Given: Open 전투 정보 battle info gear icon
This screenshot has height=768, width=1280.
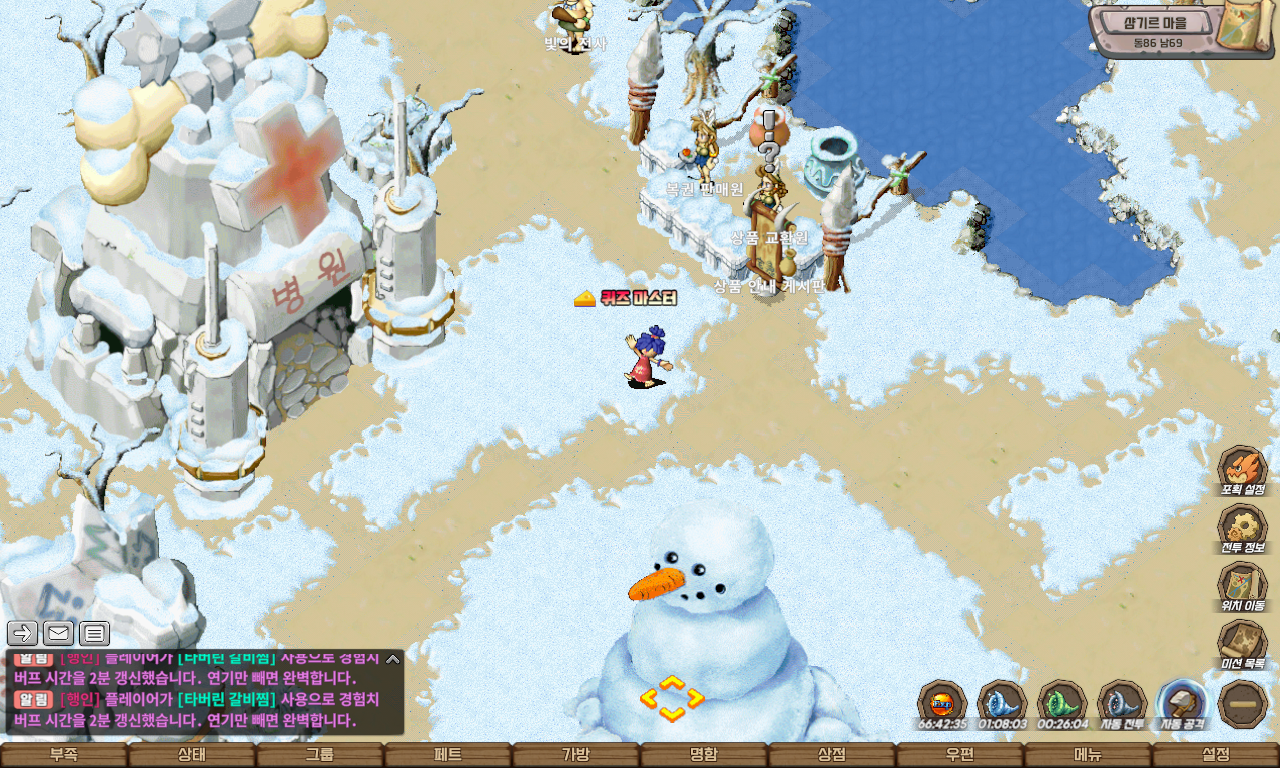Looking at the screenshot, I should click(x=1242, y=527).
